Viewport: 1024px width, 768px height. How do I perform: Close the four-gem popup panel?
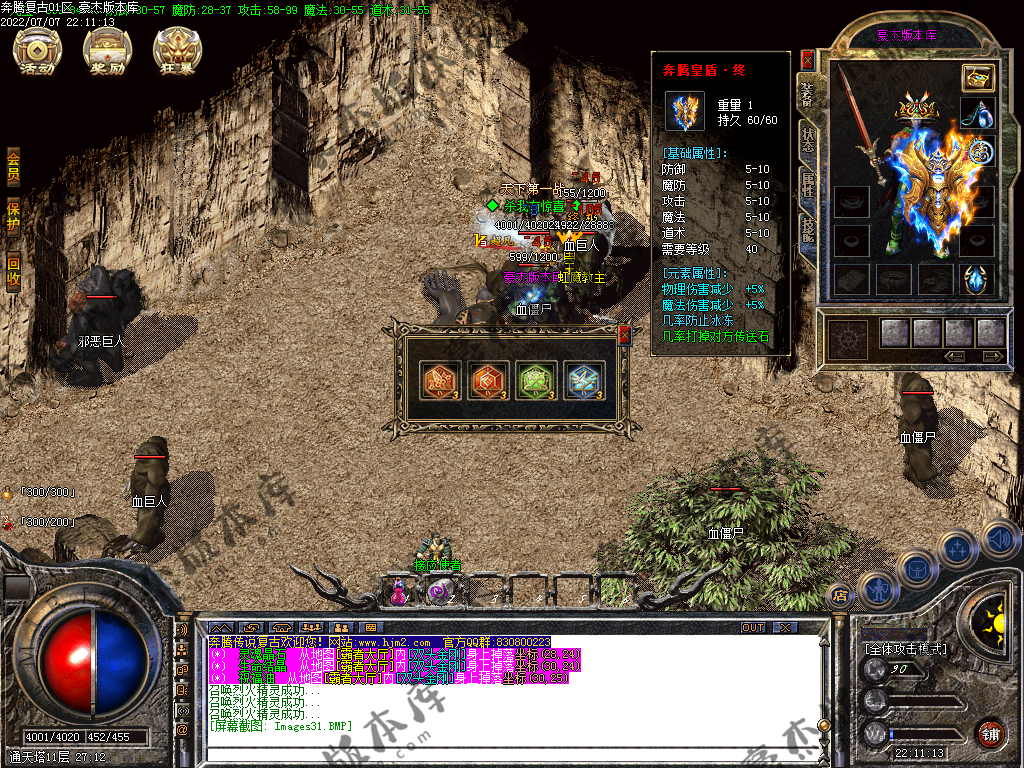click(x=625, y=336)
